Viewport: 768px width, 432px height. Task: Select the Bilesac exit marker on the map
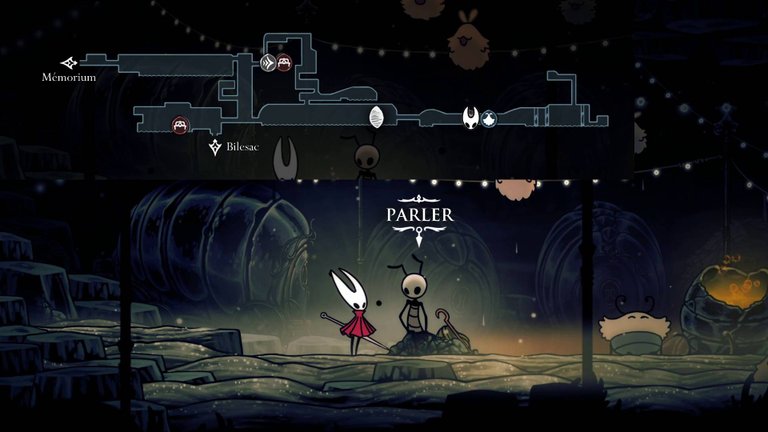click(x=215, y=148)
